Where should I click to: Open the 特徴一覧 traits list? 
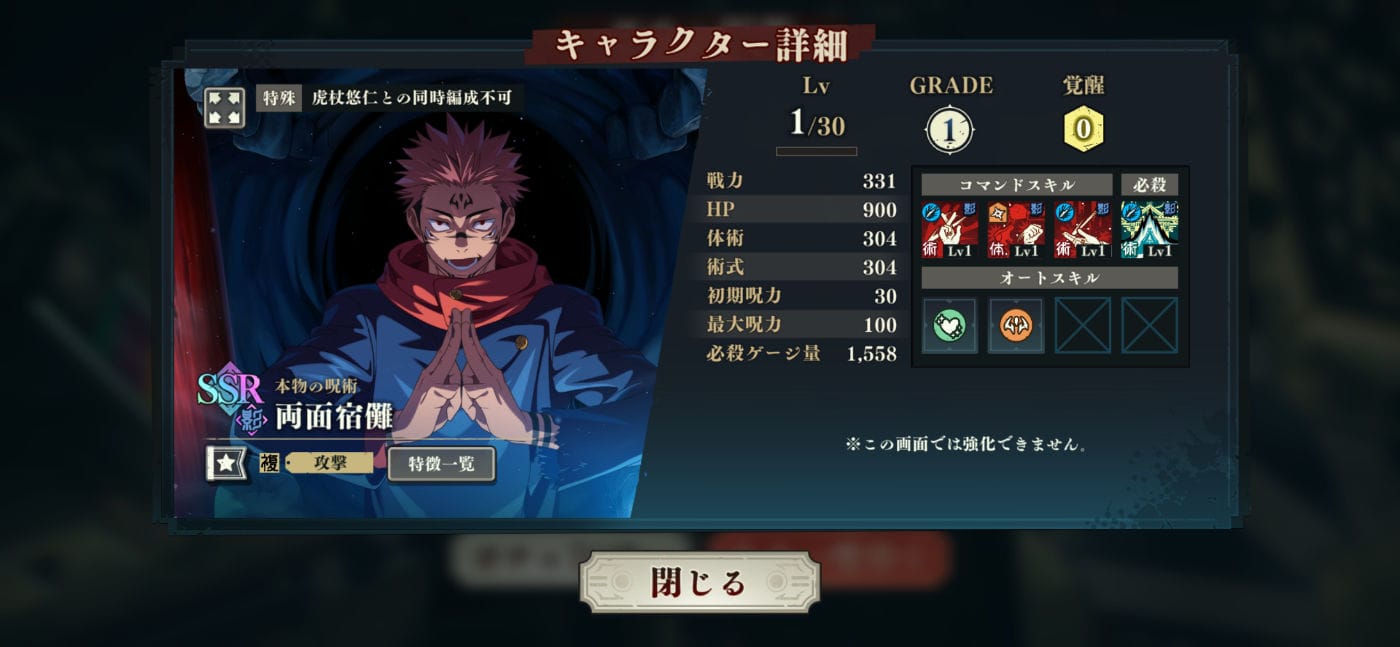441,464
